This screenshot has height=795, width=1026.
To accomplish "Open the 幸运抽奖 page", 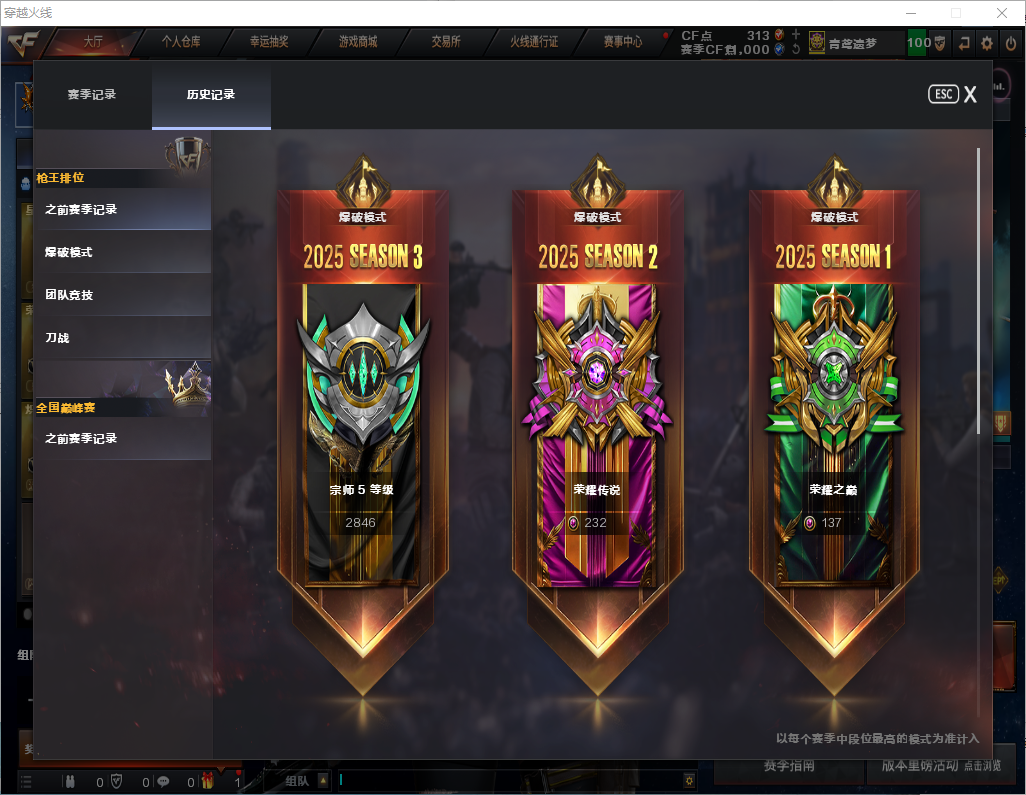I will [269, 42].
